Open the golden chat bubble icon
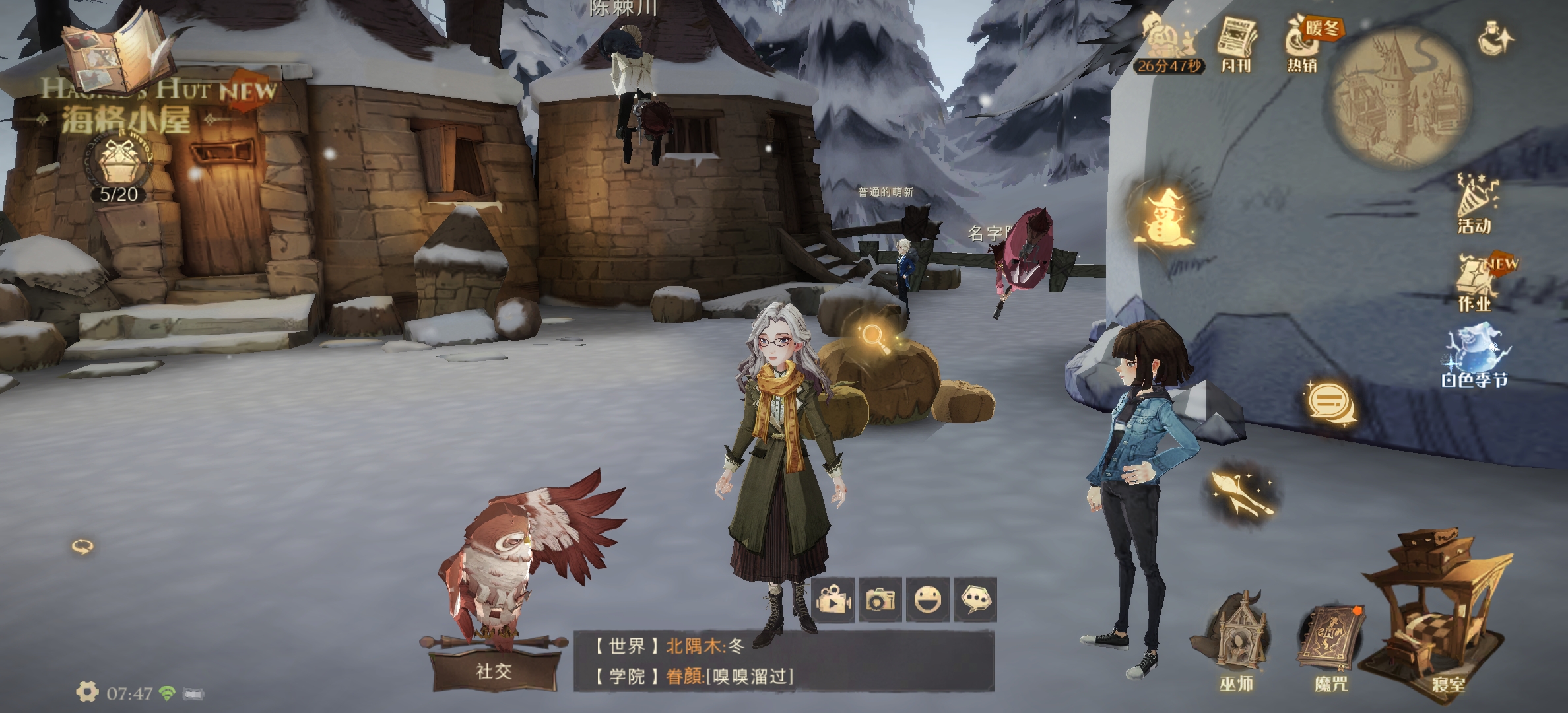The height and width of the screenshot is (713, 1568). click(1332, 402)
